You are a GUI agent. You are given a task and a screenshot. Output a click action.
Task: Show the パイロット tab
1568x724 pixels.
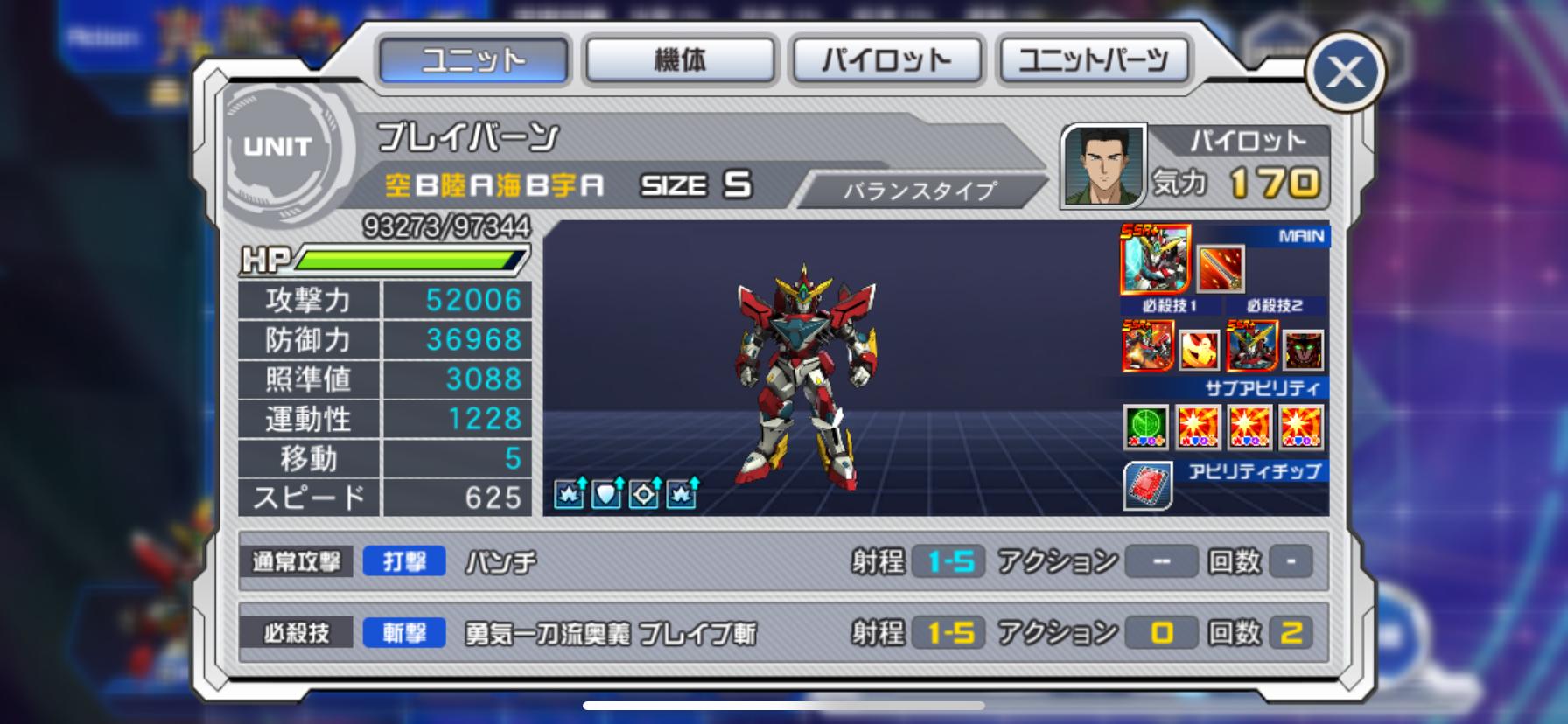coord(886,59)
